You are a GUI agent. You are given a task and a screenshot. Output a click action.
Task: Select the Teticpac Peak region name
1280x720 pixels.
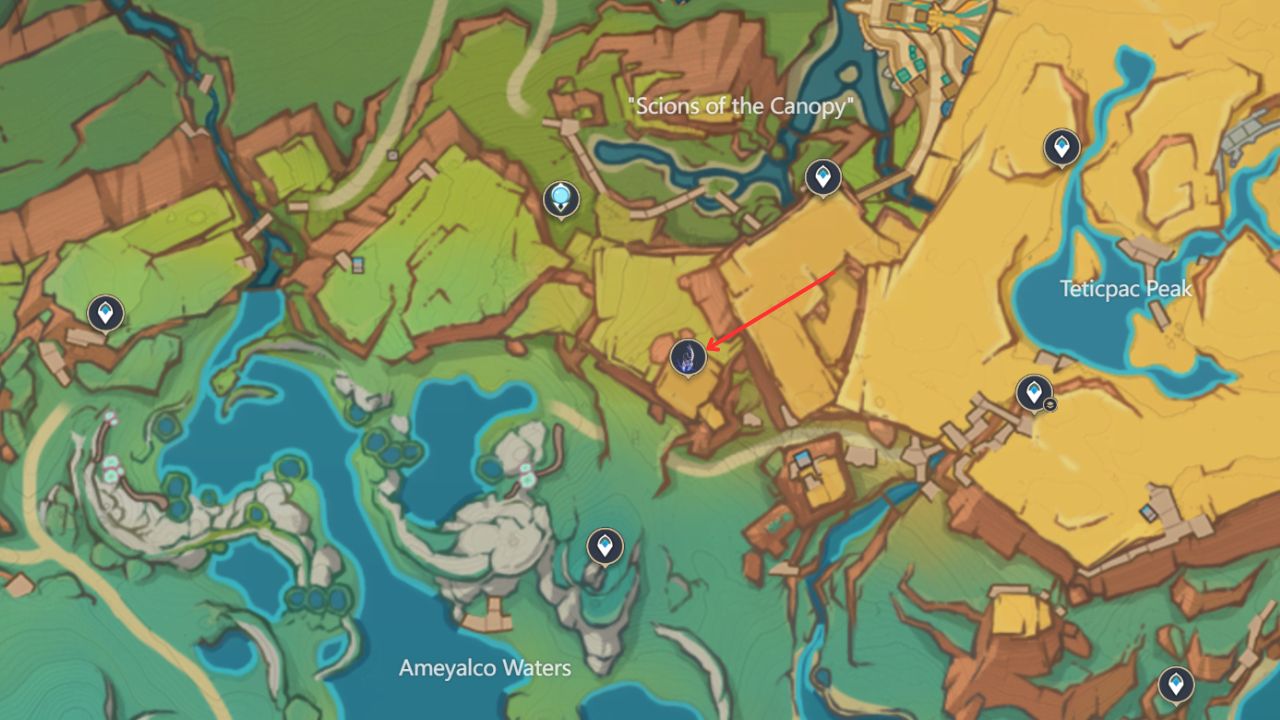point(1125,289)
